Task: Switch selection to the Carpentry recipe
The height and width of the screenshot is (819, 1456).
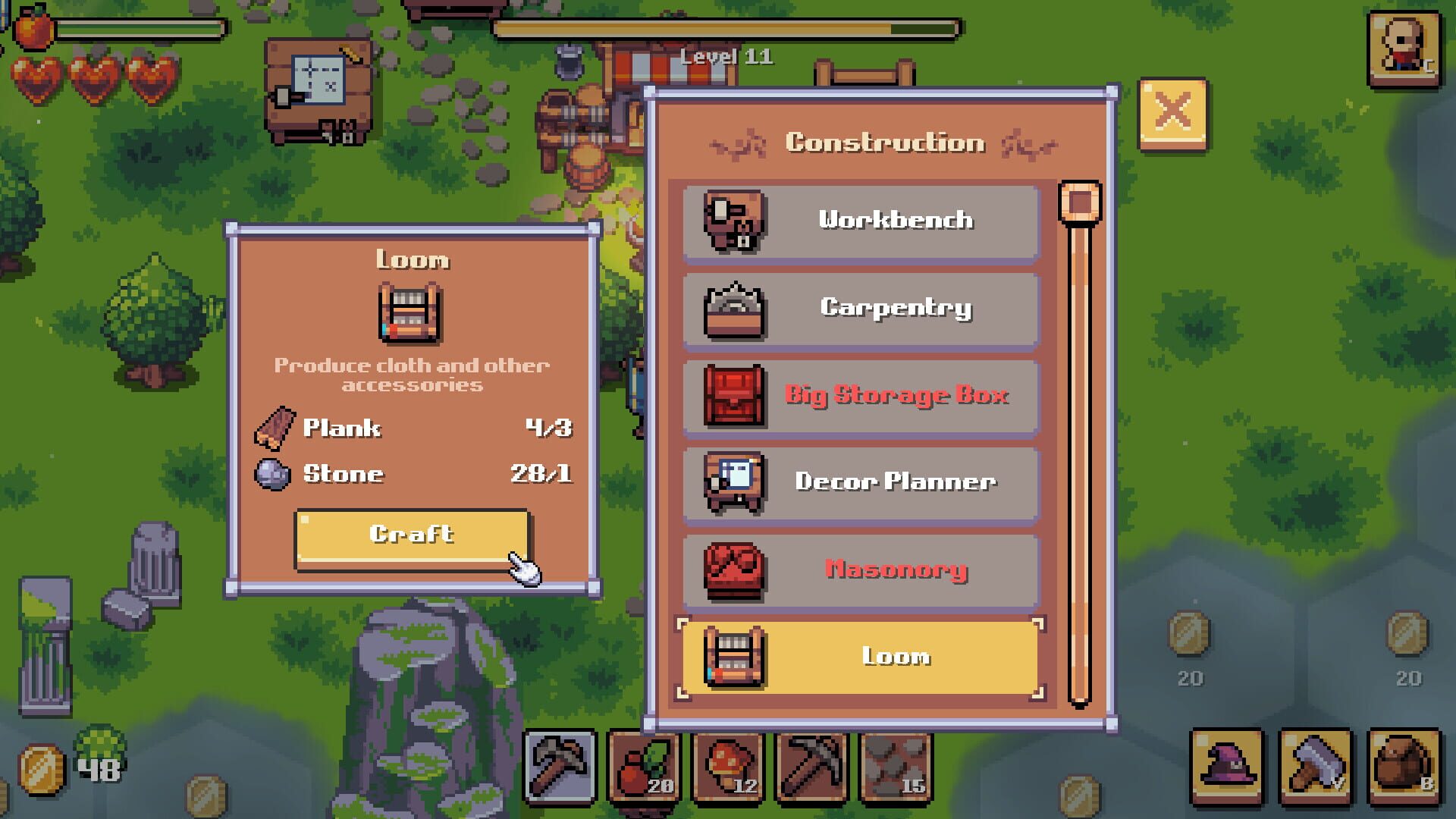Action: pyautogui.click(x=861, y=309)
